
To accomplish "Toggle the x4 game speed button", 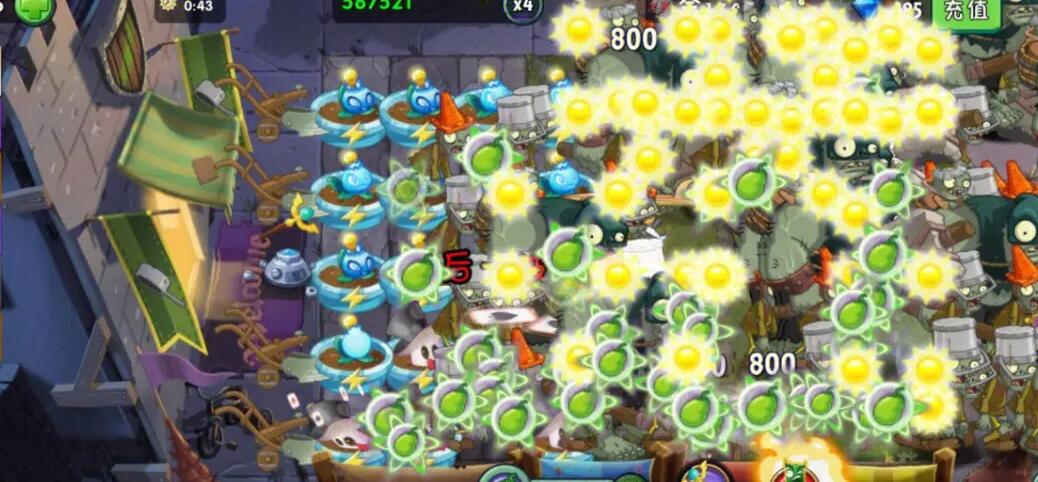I will pyautogui.click(x=522, y=6).
